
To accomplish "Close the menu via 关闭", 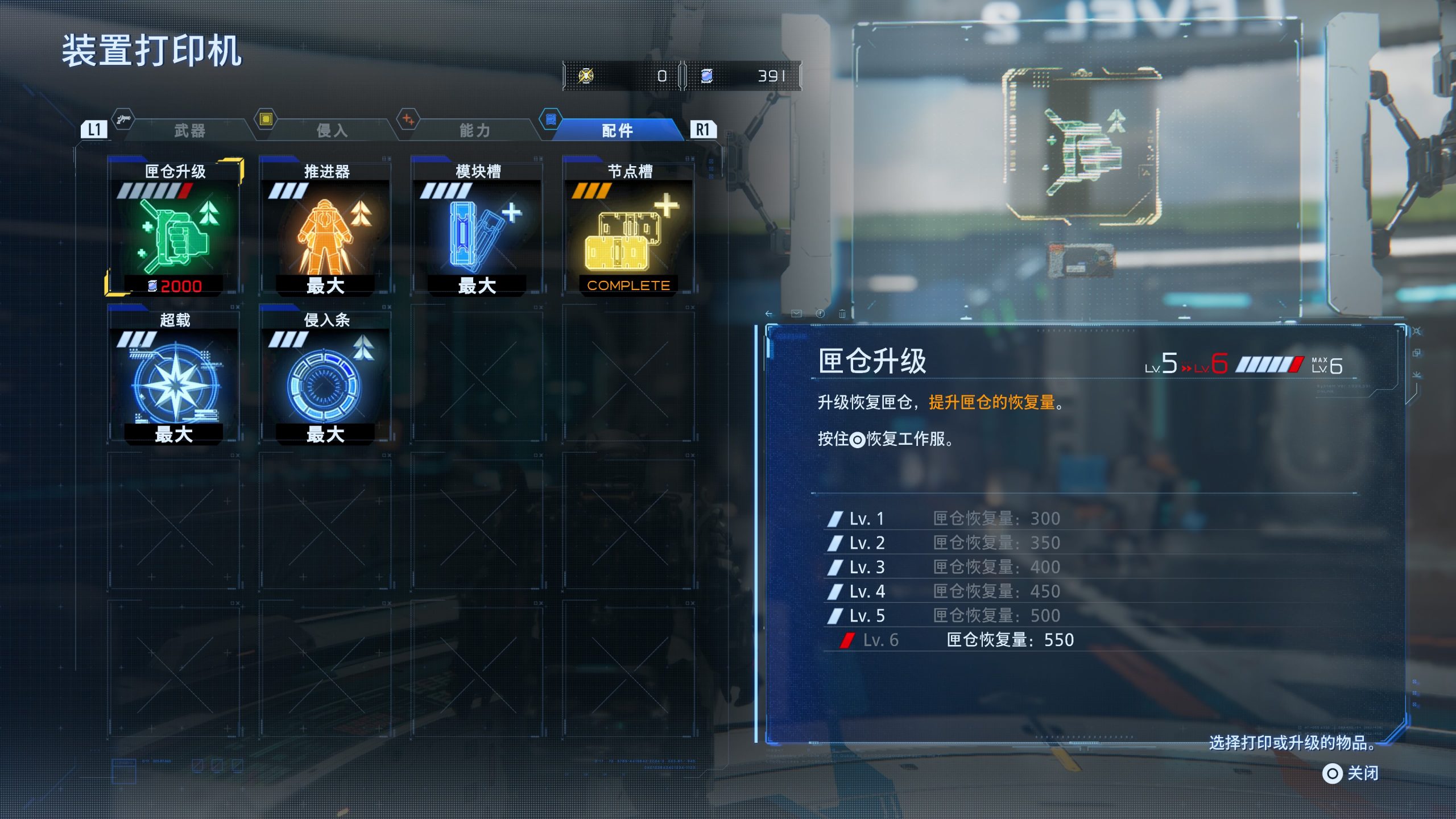I will click(1351, 773).
